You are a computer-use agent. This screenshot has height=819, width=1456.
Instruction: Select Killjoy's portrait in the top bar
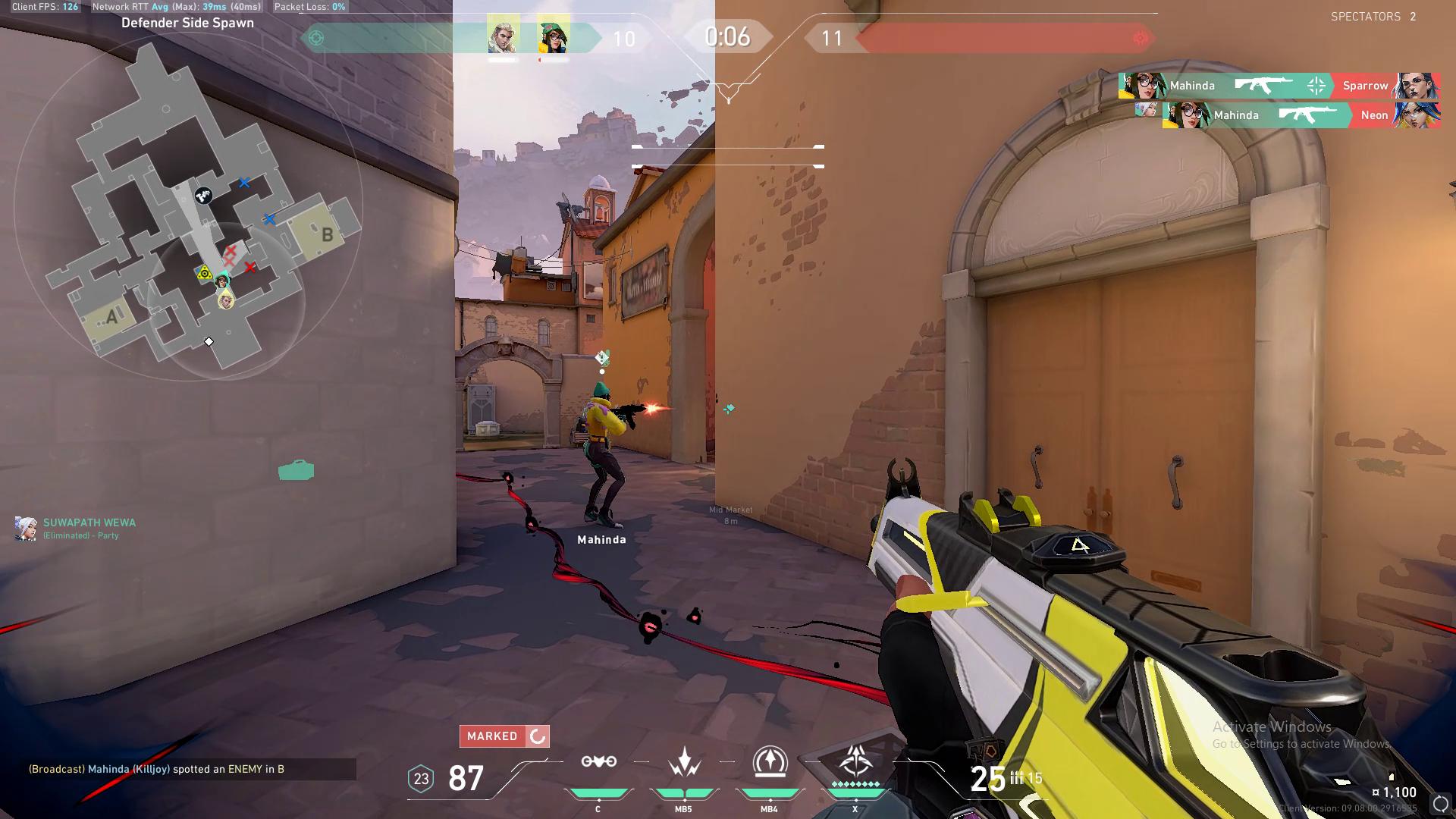tap(554, 36)
